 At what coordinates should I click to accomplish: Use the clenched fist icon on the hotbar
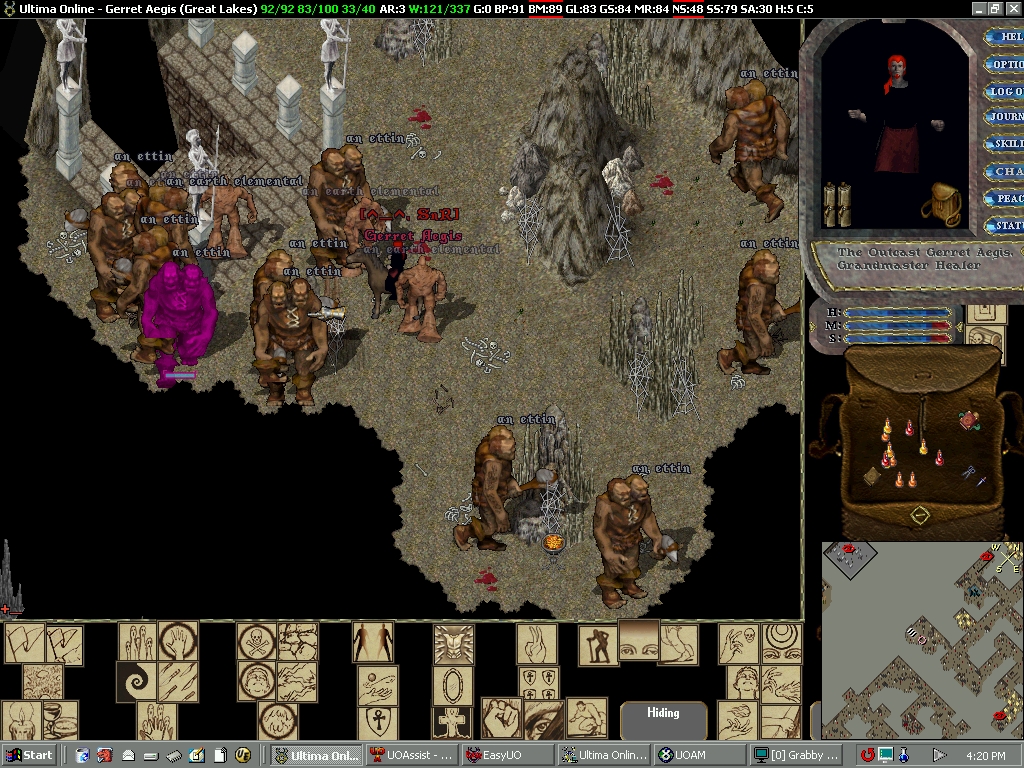pos(500,718)
